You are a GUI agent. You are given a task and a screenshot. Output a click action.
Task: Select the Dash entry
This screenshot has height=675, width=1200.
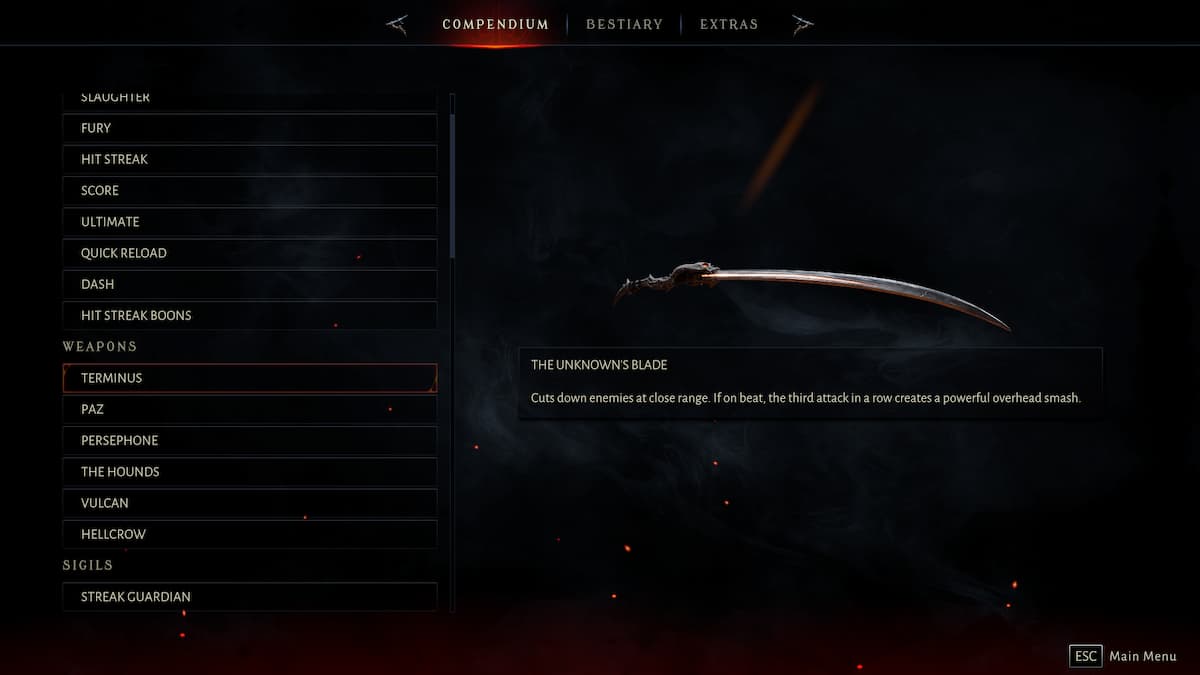pyautogui.click(x=249, y=284)
